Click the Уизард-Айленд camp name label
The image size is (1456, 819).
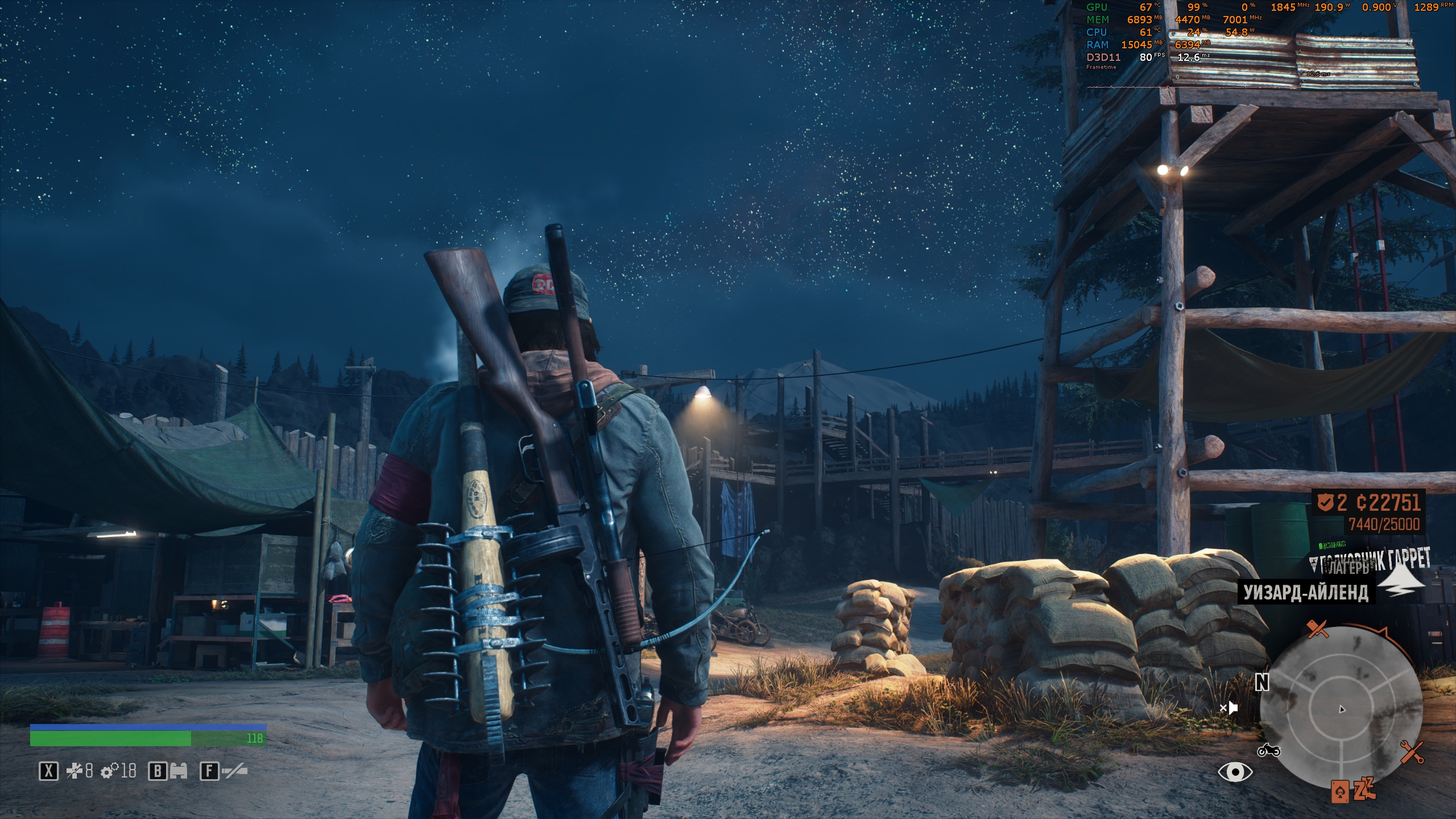point(1306,593)
